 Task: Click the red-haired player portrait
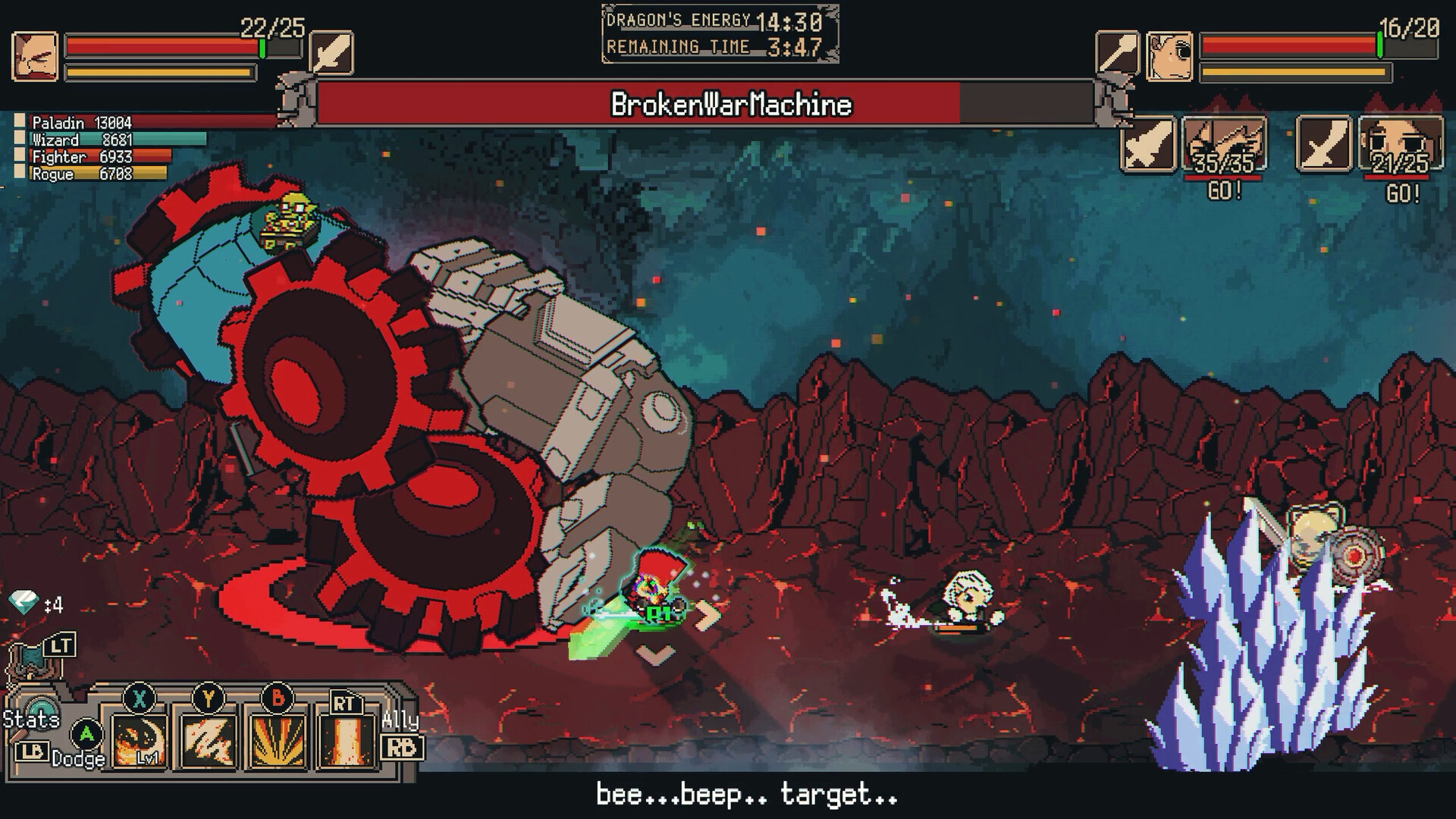point(35,56)
